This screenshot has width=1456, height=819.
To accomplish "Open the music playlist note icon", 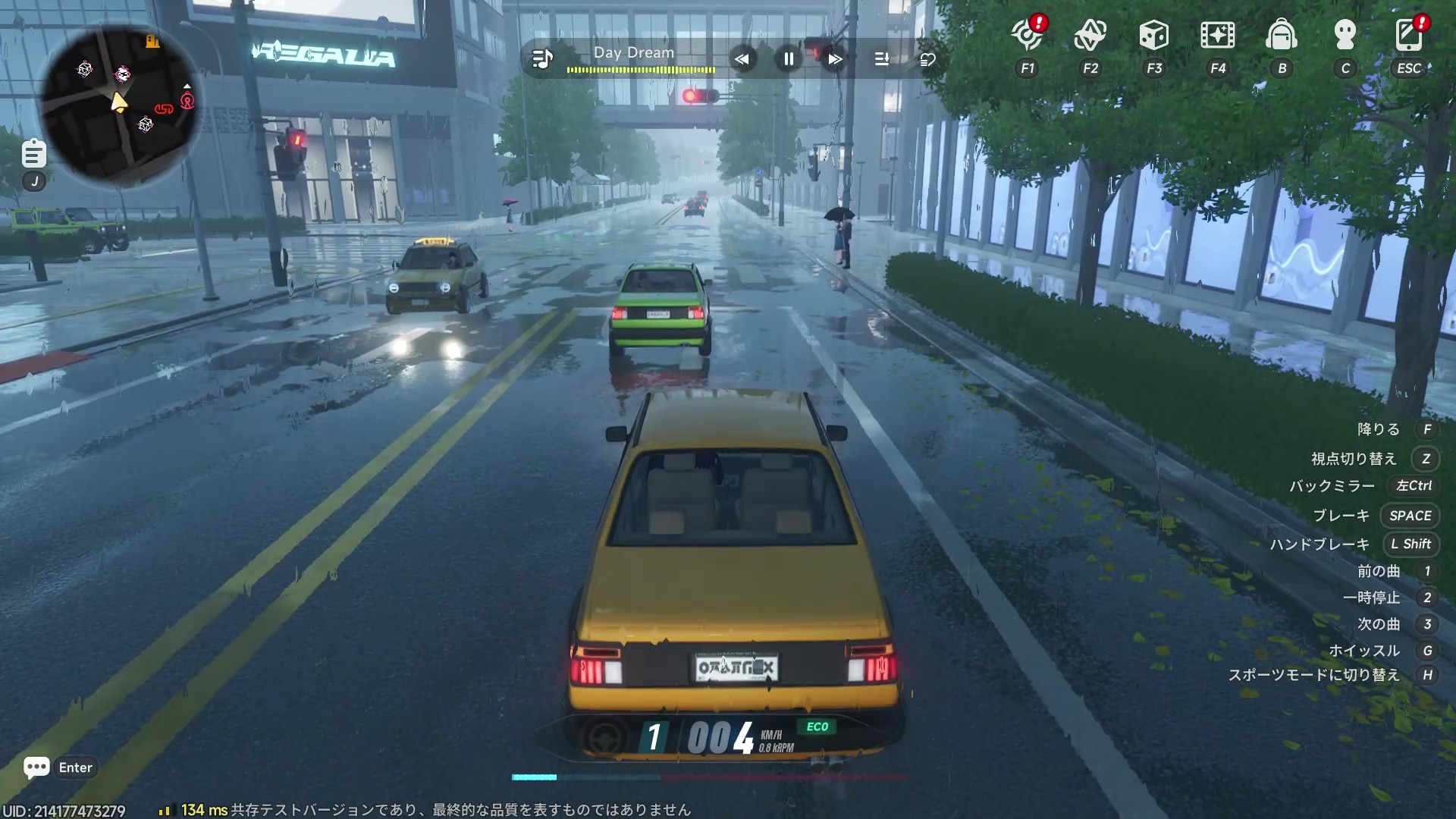I will tap(542, 58).
